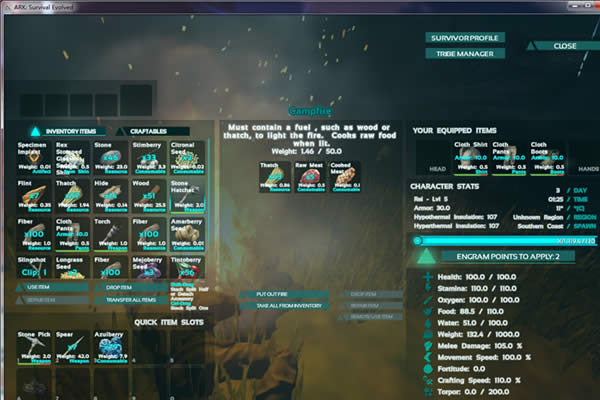The height and width of the screenshot is (400, 600).
Task: Apply engram points with the arrow button
Action: pos(425,257)
